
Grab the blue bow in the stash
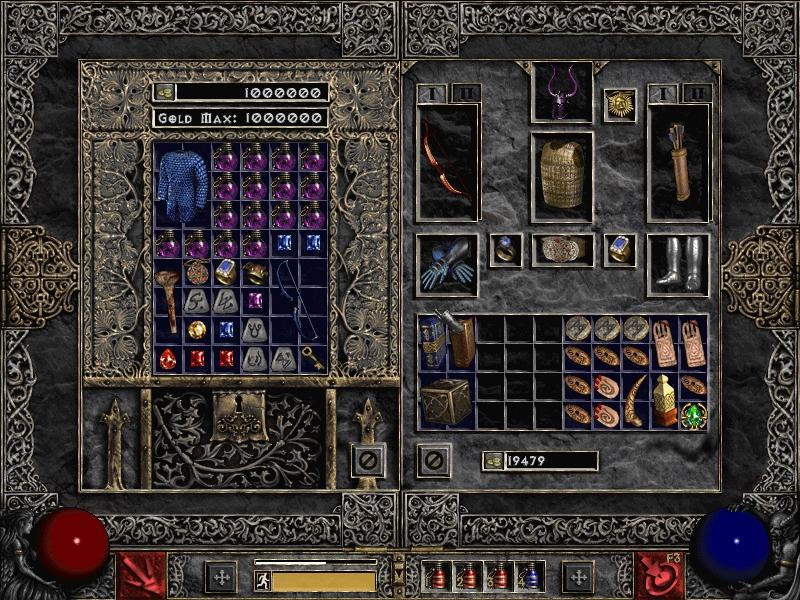[299, 302]
